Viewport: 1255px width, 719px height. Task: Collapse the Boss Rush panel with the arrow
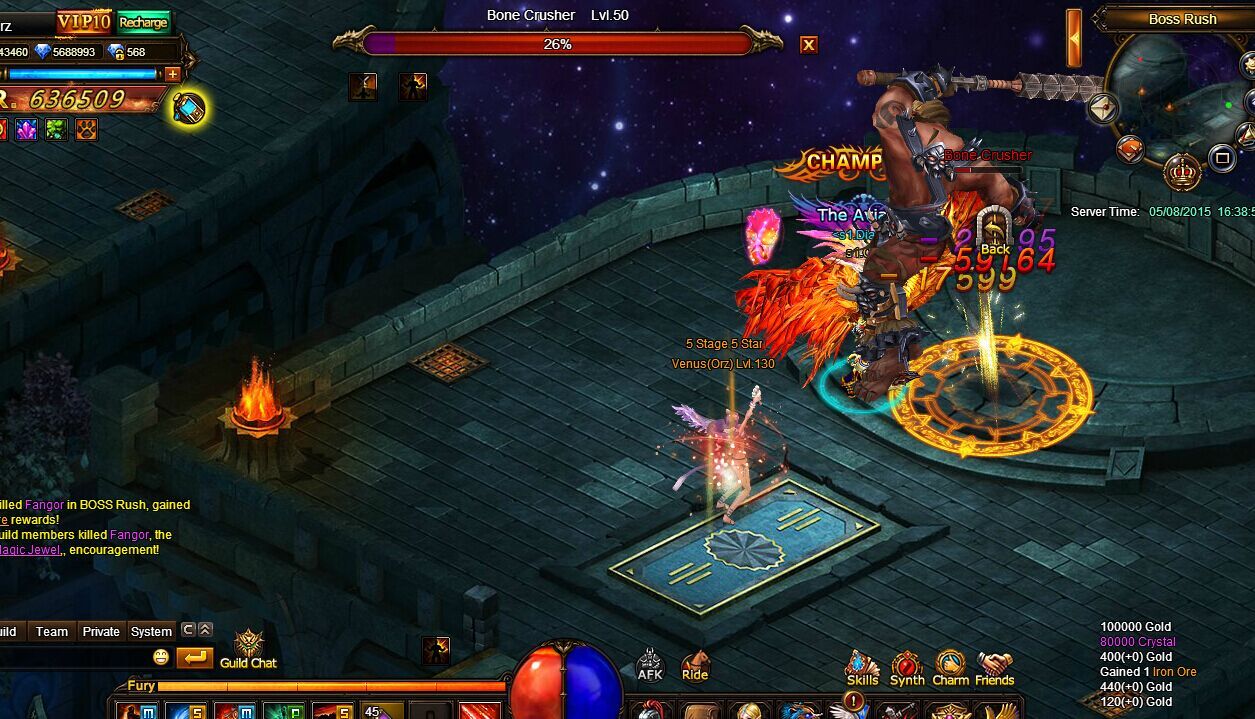pos(1074,38)
